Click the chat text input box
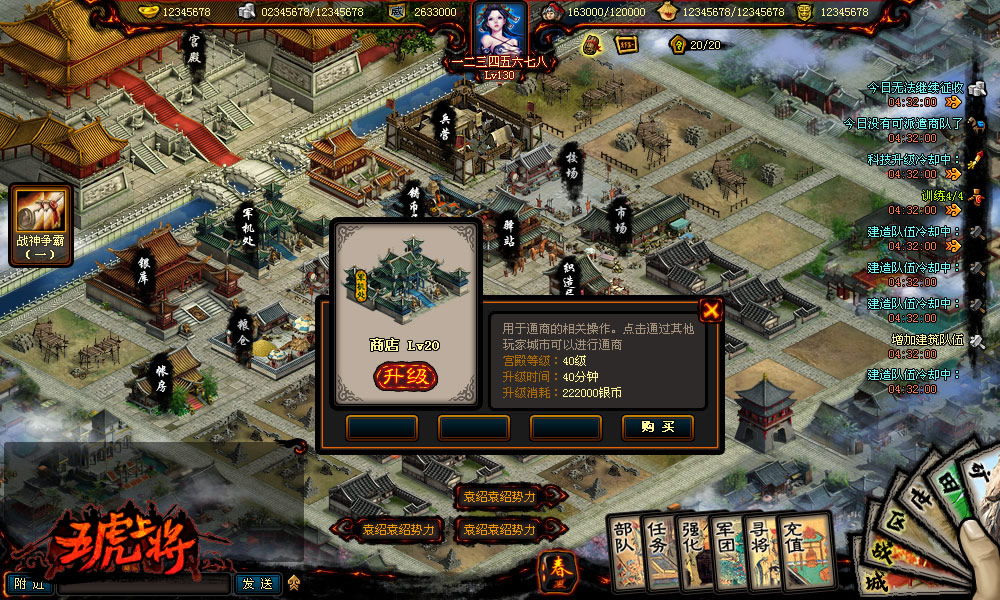The image size is (1000, 600). (x=144, y=584)
